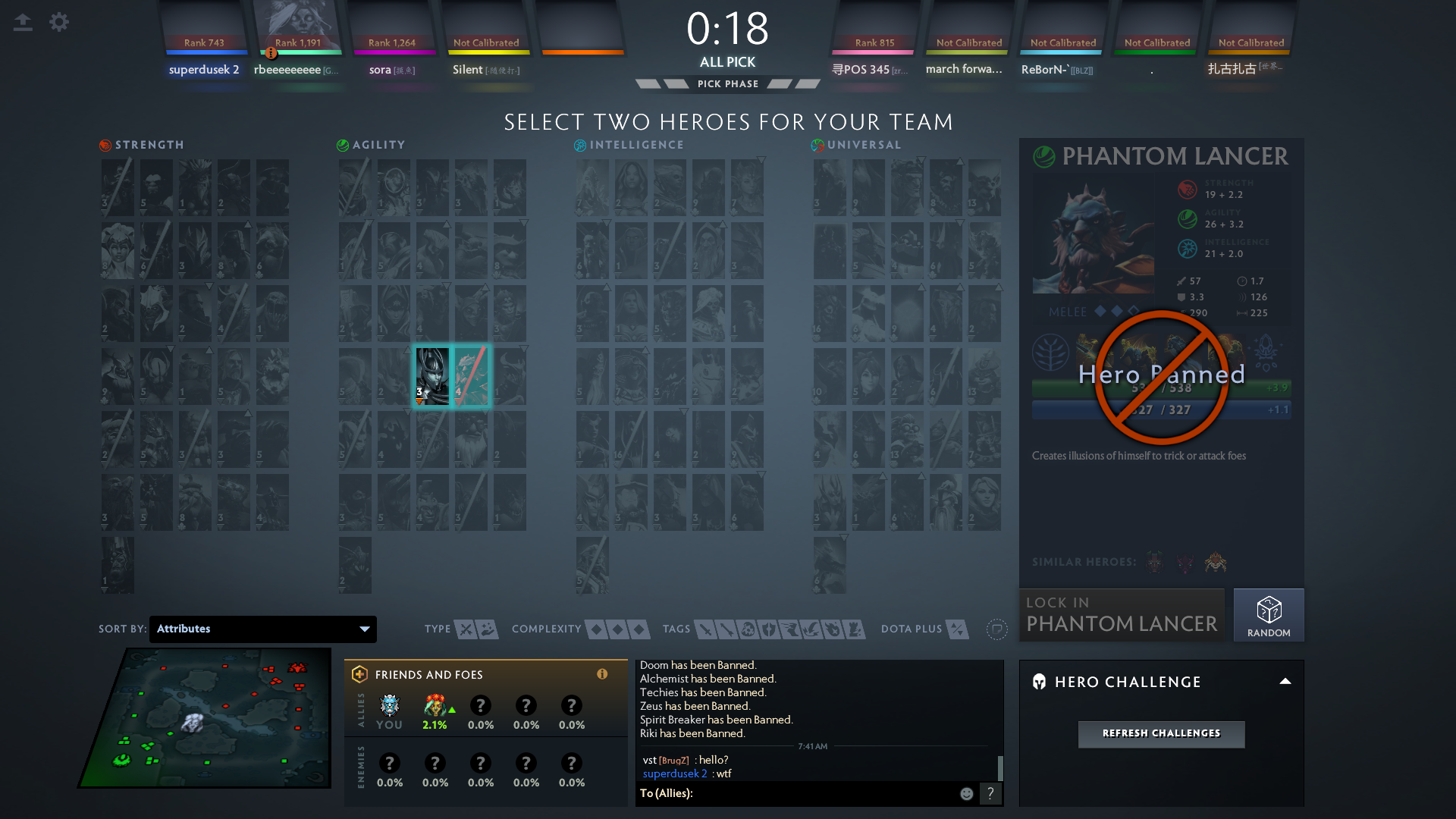
Task: Toggle the dashed circle icon right of Dota Plus
Action: coord(997,629)
